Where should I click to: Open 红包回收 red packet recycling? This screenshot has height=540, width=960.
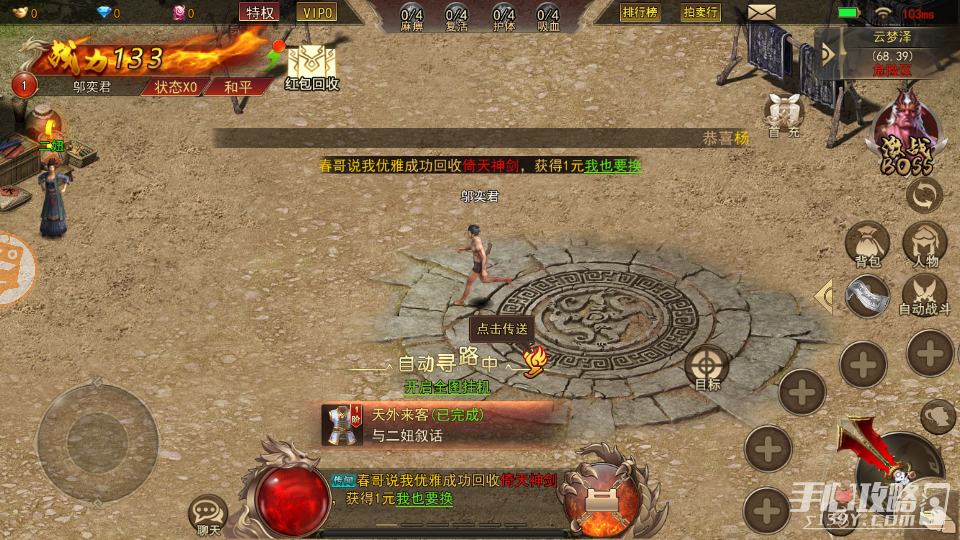[x=312, y=65]
